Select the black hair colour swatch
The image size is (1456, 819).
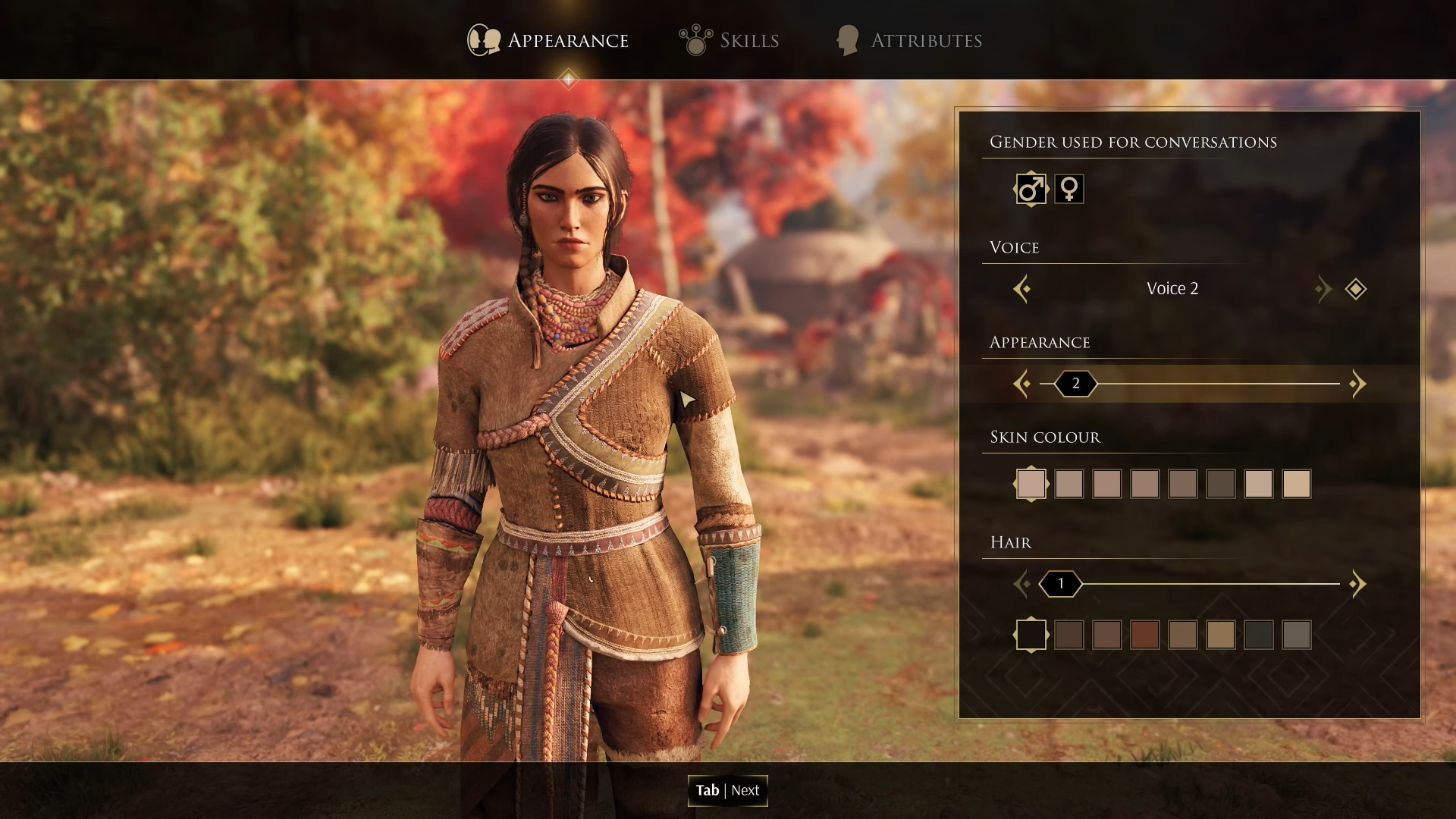(x=1031, y=635)
